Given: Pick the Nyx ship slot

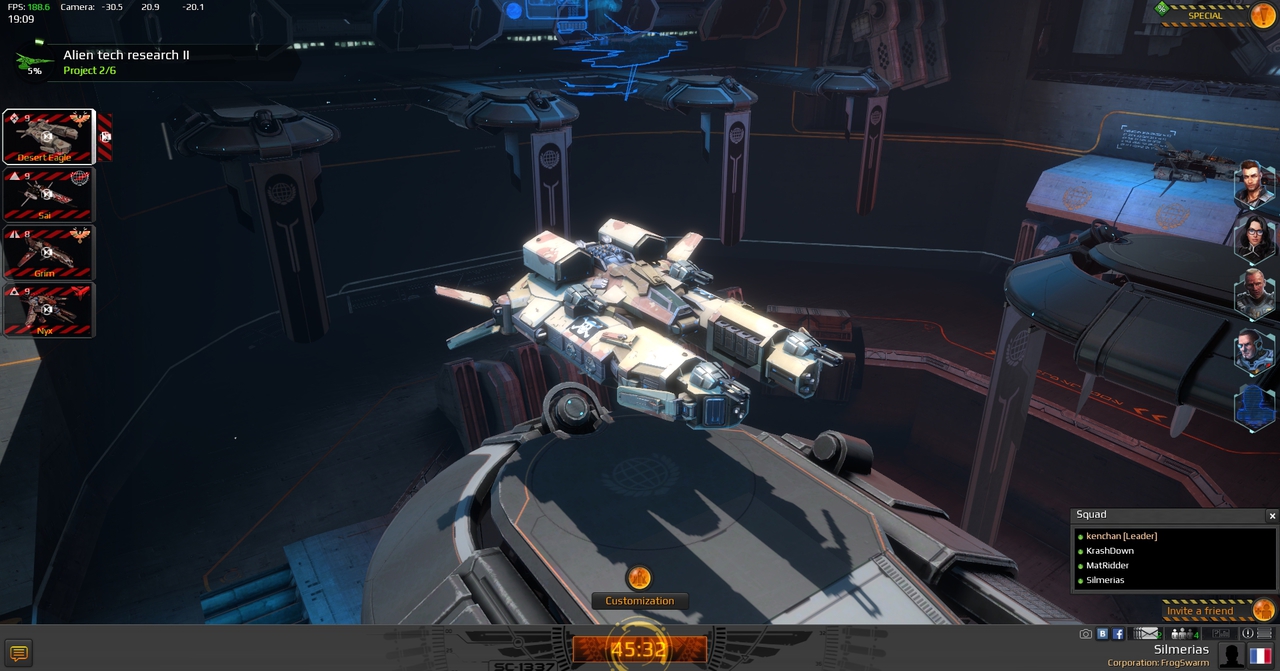Looking at the screenshot, I should click(48, 310).
